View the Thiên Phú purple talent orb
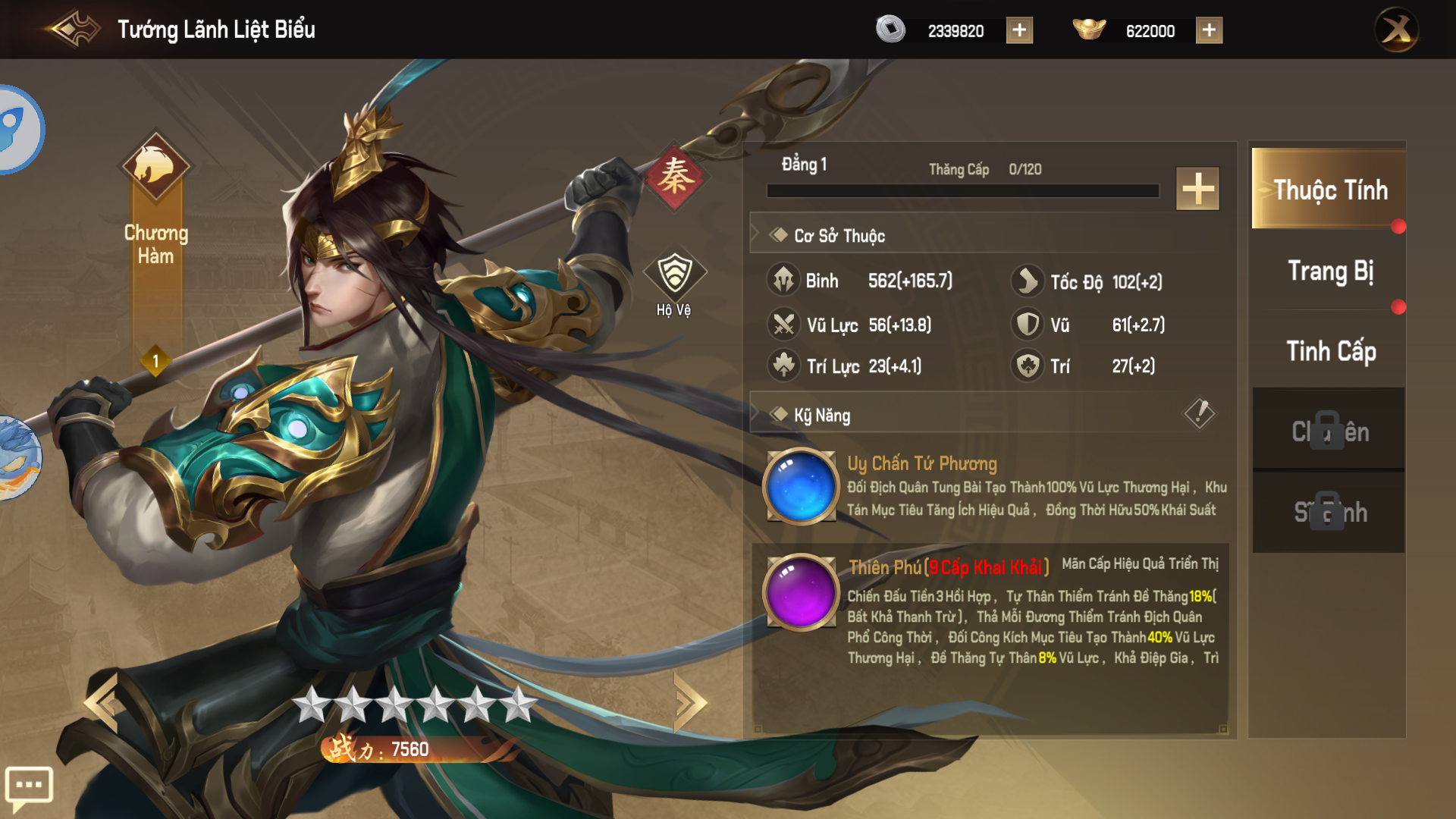Image resolution: width=1456 pixels, height=819 pixels. point(801,592)
